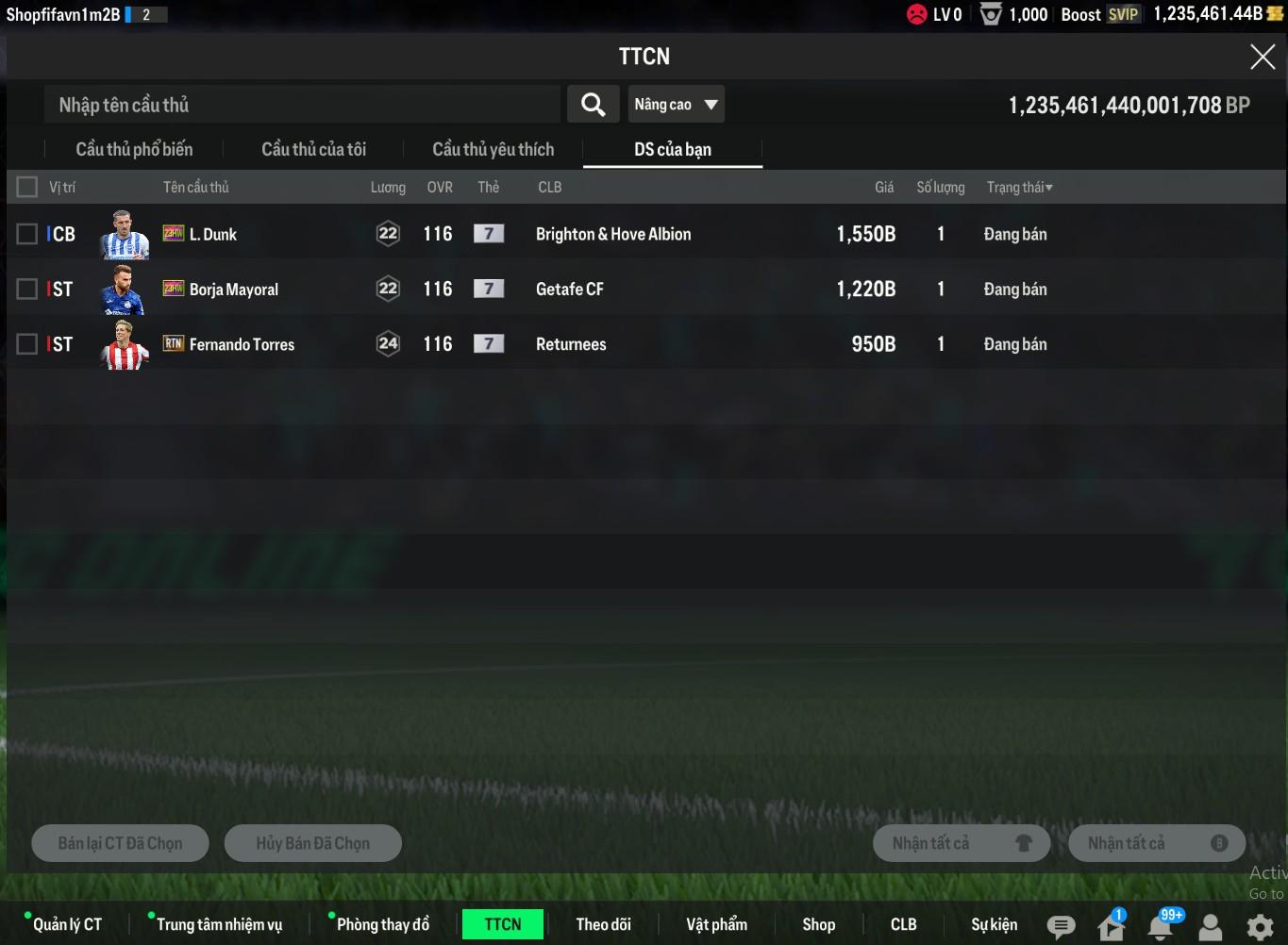Image resolution: width=1288 pixels, height=945 pixels.
Task: Open the Nâng cao dropdown
Action: point(676,105)
